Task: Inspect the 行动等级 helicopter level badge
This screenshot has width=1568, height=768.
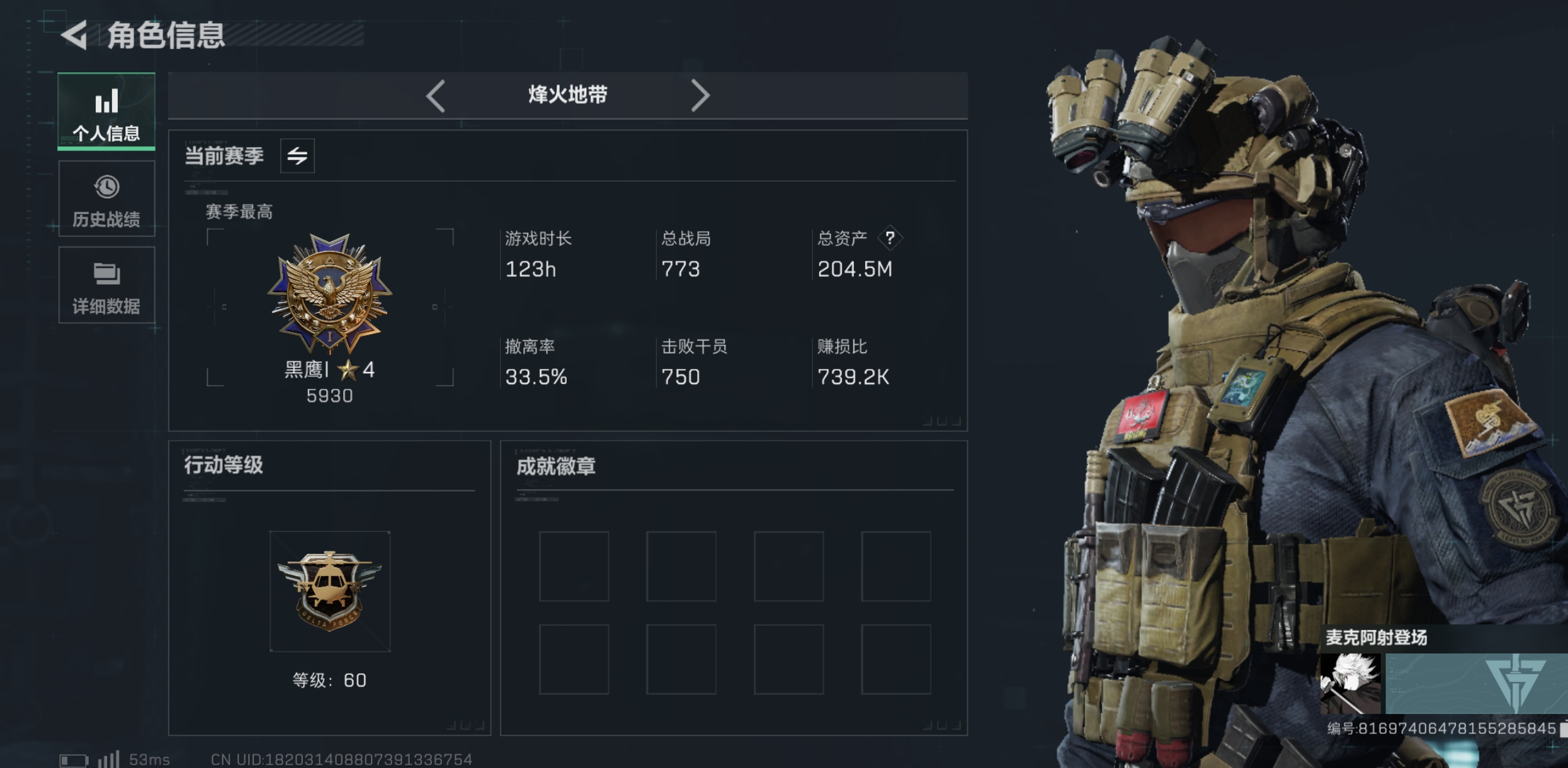Action: pos(329,591)
